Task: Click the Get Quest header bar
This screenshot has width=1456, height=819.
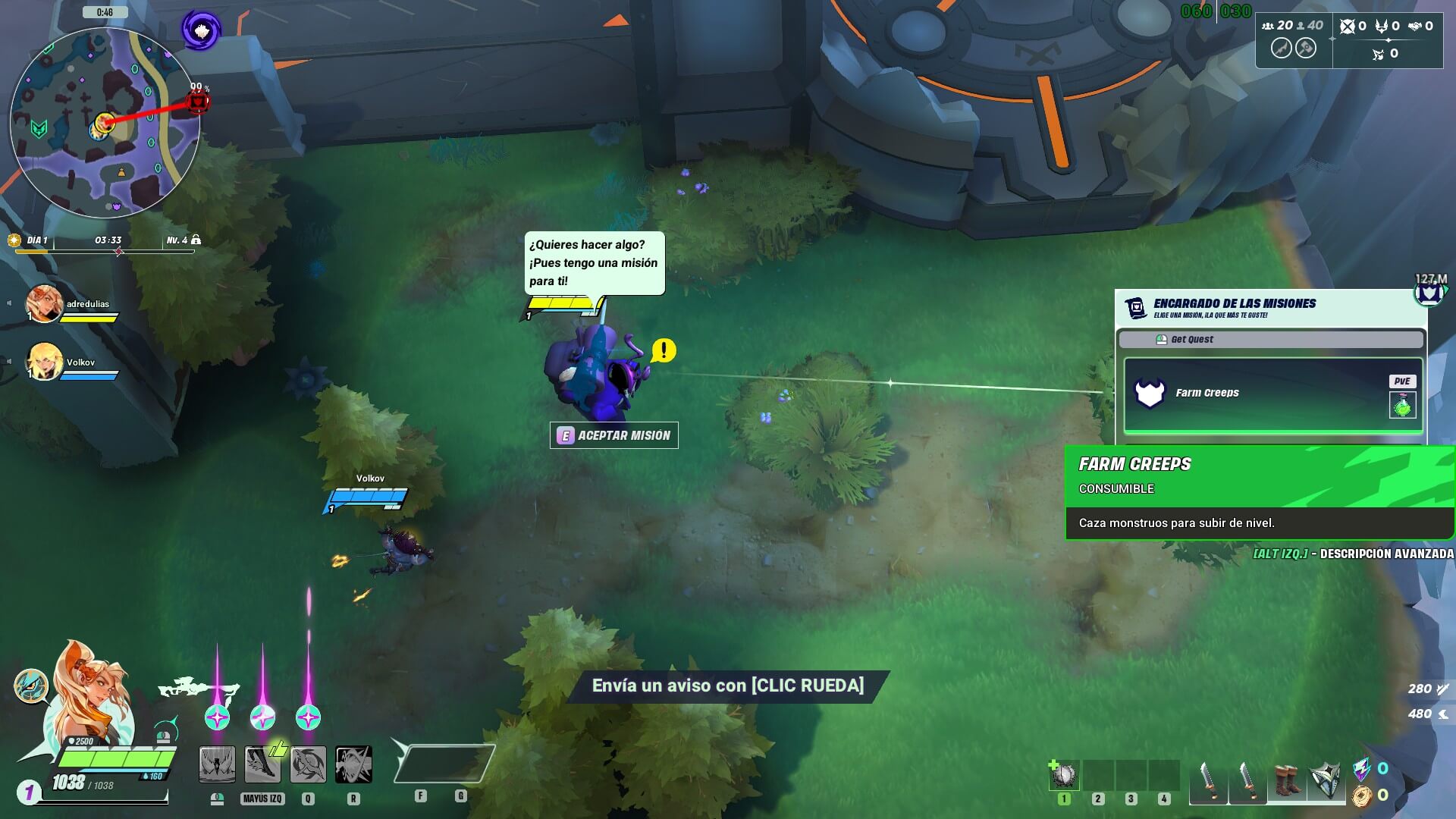Action: [1271, 339]
